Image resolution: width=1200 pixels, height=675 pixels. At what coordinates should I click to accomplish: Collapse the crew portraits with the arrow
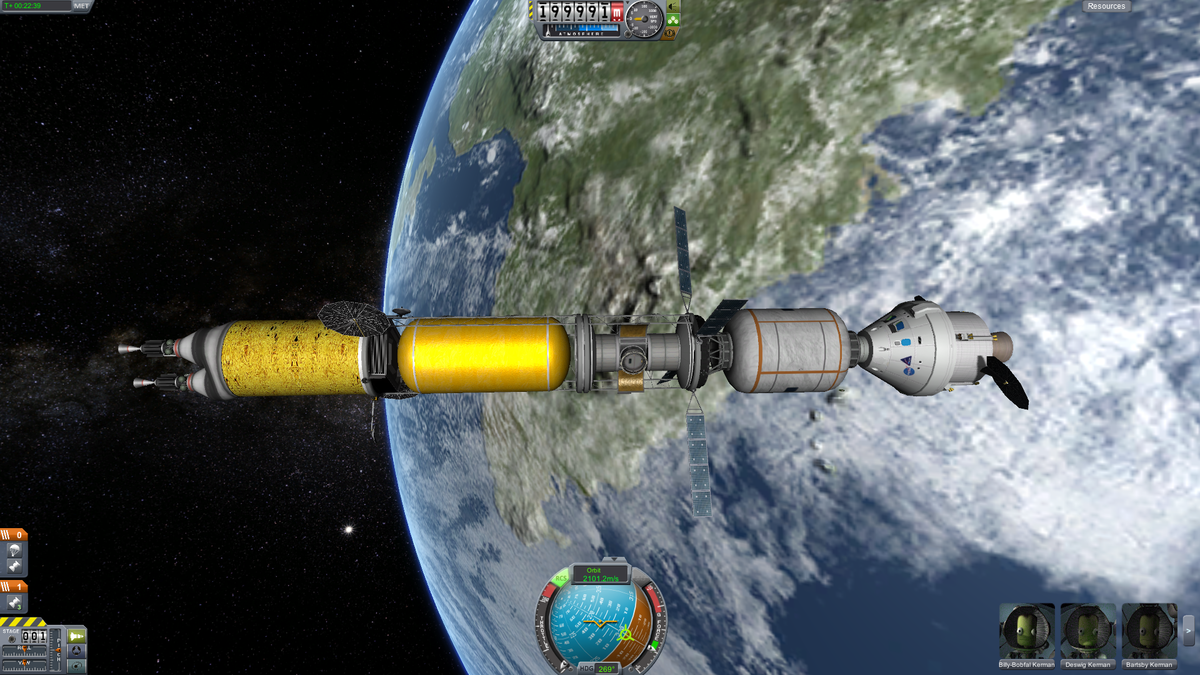[x=1189, y=630]
